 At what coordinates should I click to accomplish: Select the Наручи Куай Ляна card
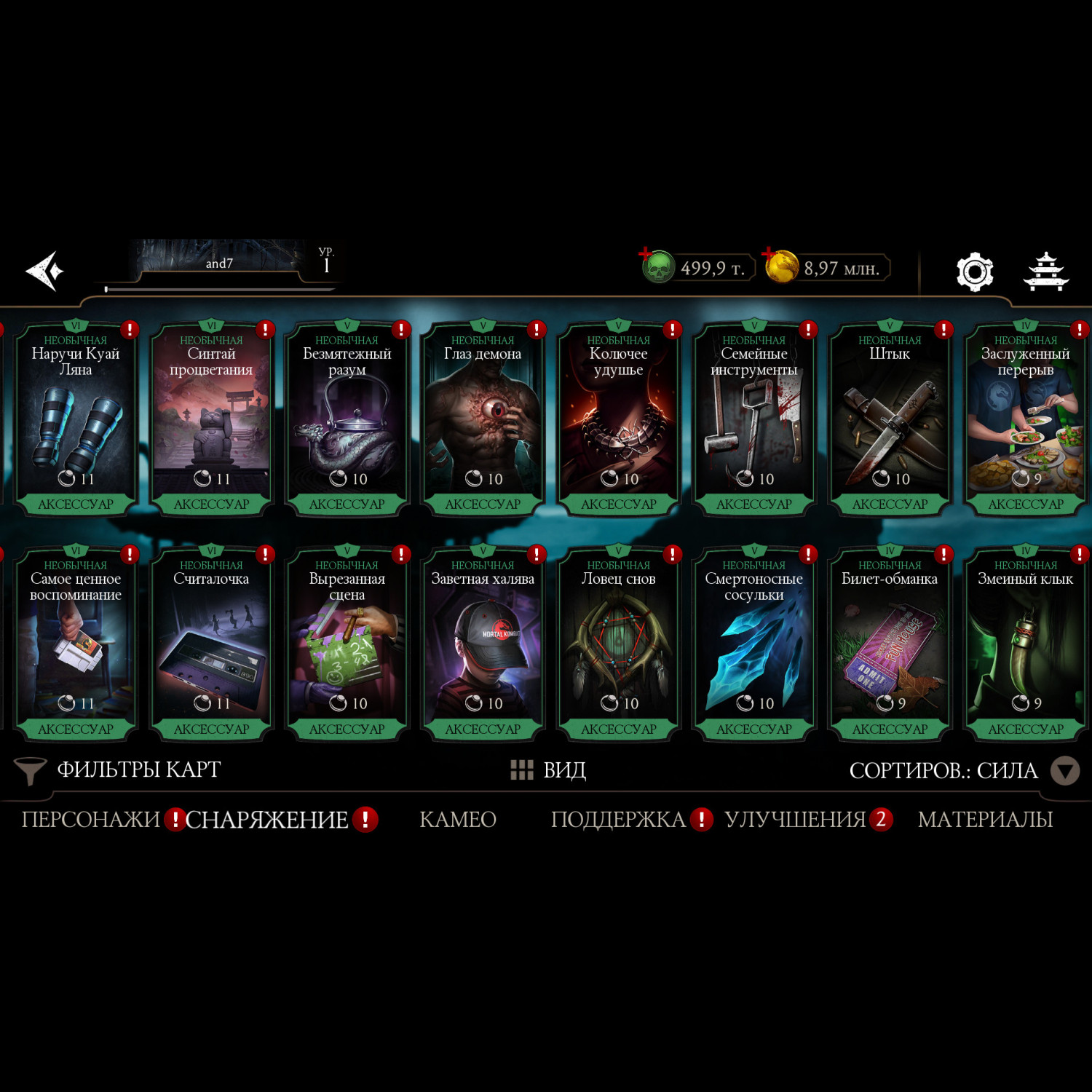click(76, 420)
